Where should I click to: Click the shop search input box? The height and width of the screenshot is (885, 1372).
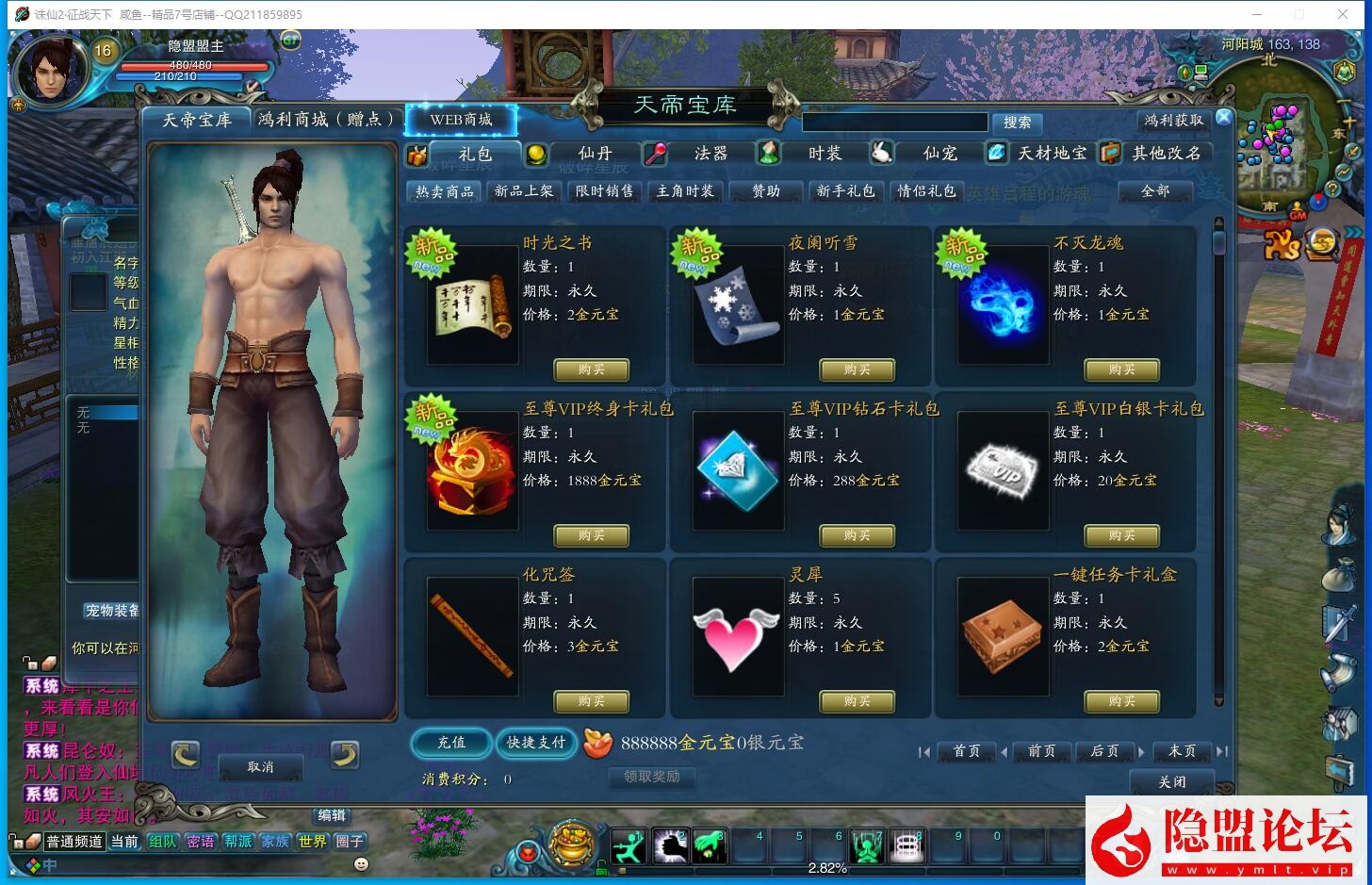(893, 123)
